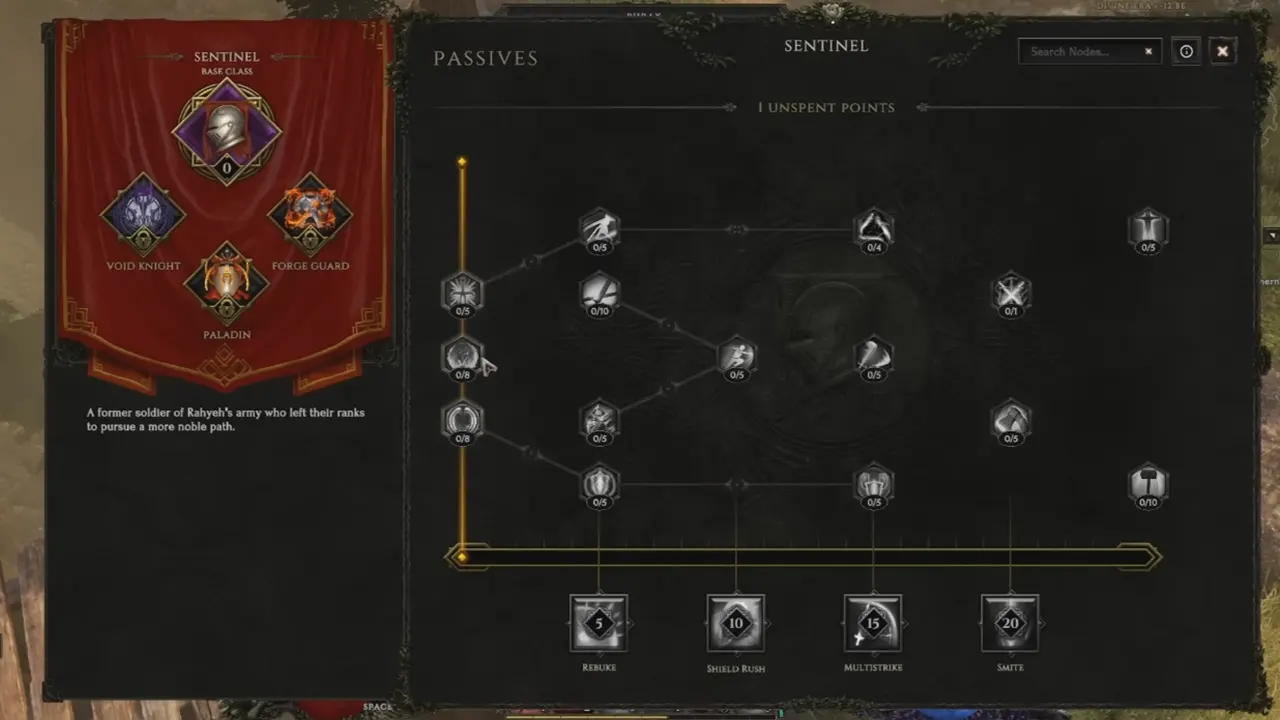Clear the Search Nodes field with its X

click(1148, 51)
